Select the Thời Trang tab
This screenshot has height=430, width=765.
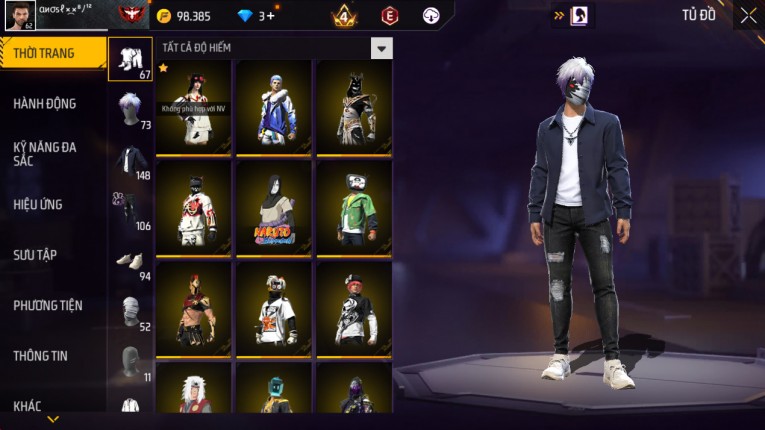(x=50, y=53)
